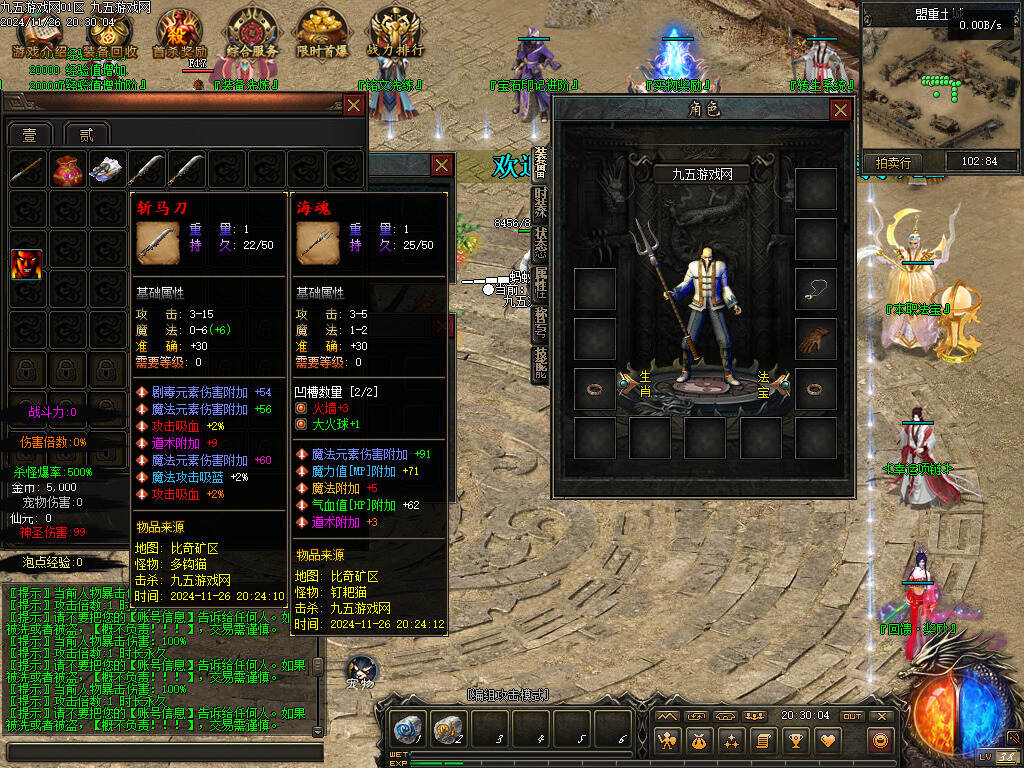Viewport: 1024px width, 768px height.
Task: Open the trophy icon in bottom toolbar
Action: pos(796,741)
